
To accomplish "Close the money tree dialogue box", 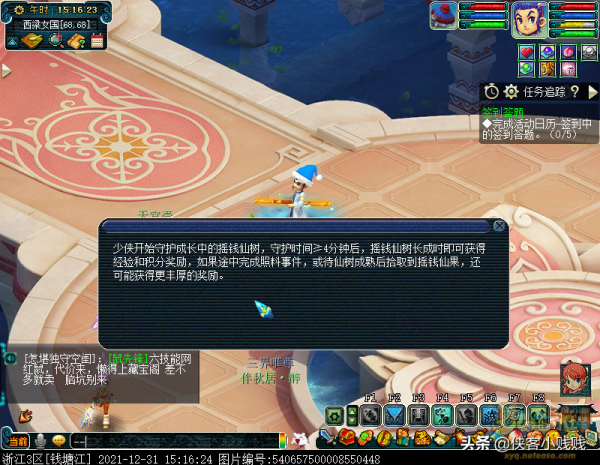I will pyautogui.click(x=499, y=226).
